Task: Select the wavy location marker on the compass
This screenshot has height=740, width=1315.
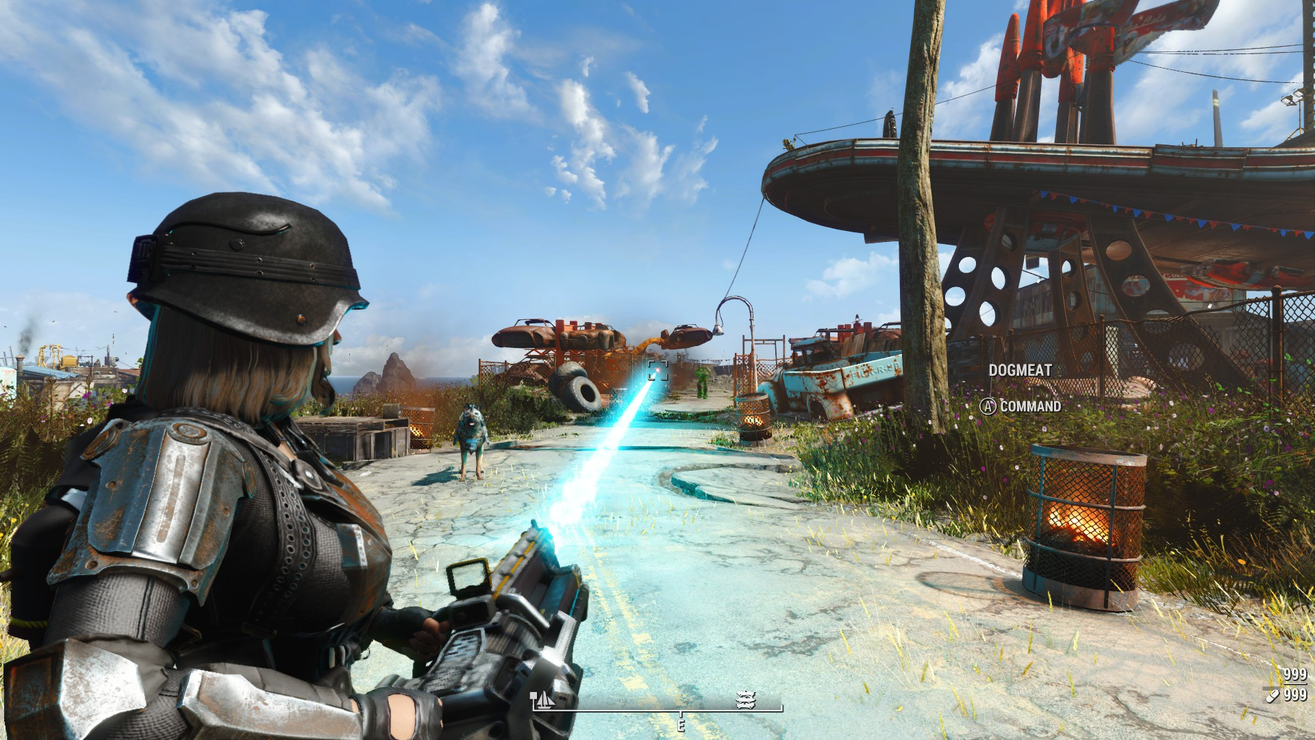Action: tap(745, 700)
